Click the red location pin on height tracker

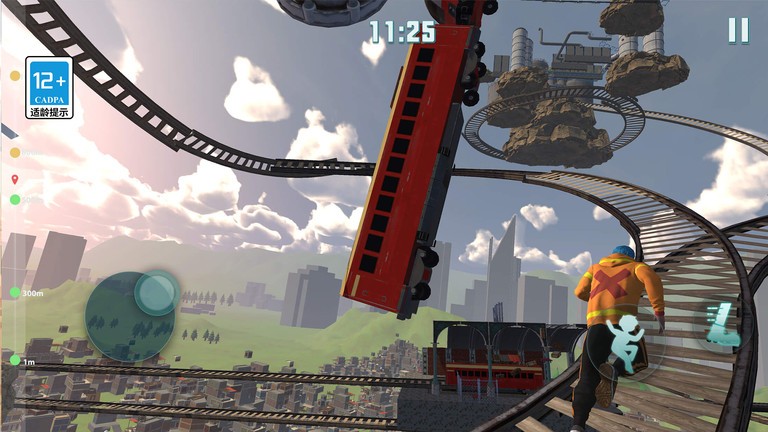(15, 180)
